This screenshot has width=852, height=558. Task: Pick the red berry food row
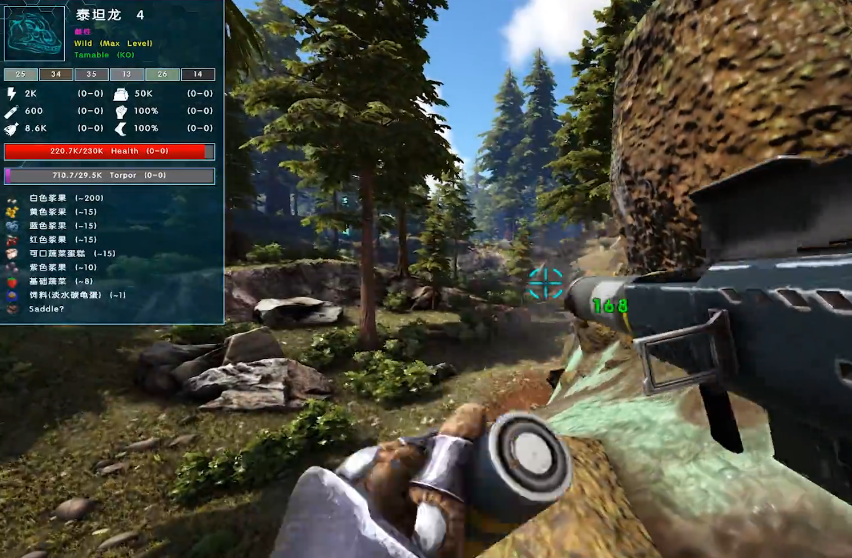click(61, 240)
